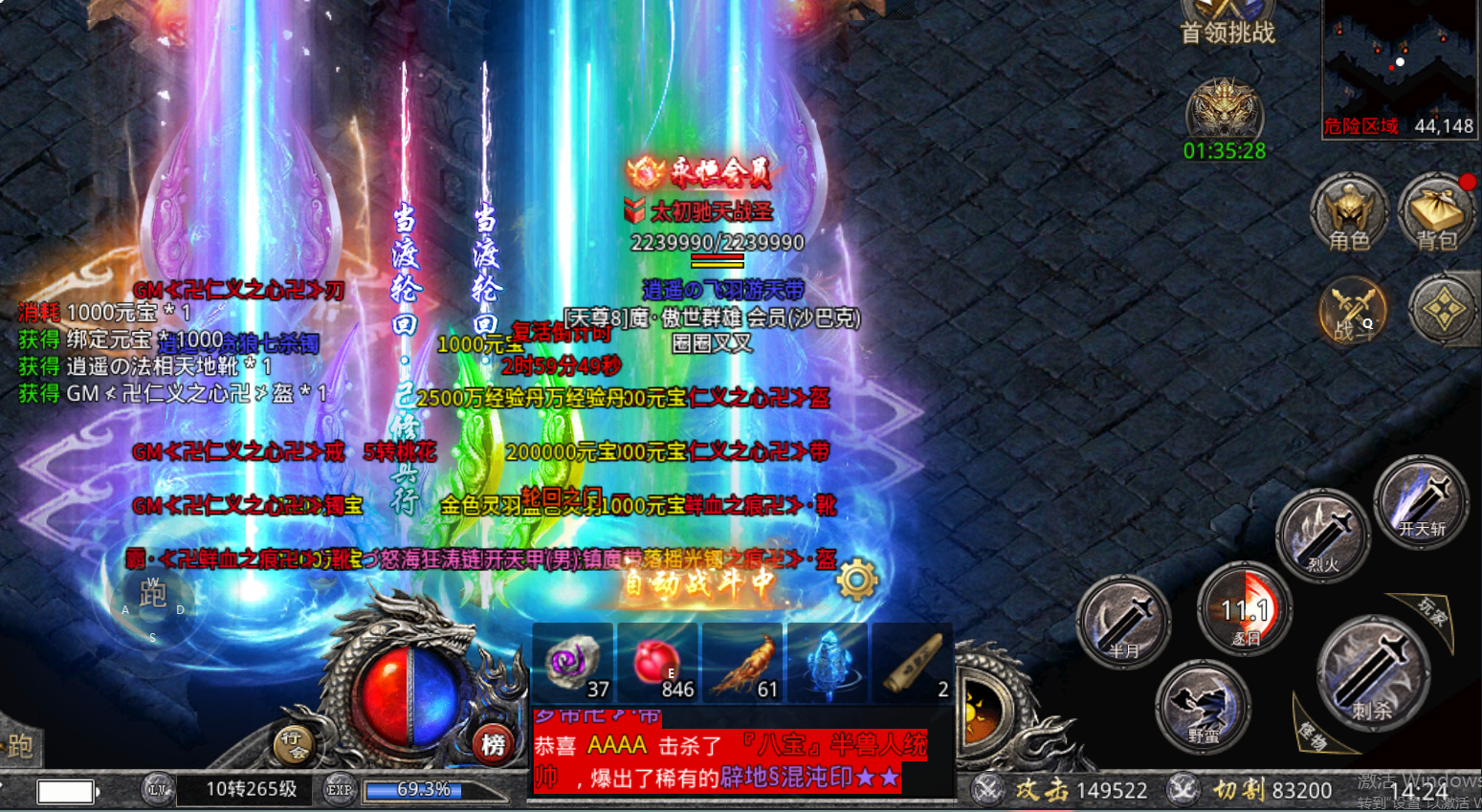Open the 榜 ranking button
1482x812 pixels.
pyautogui.click(x=493, y=744)
